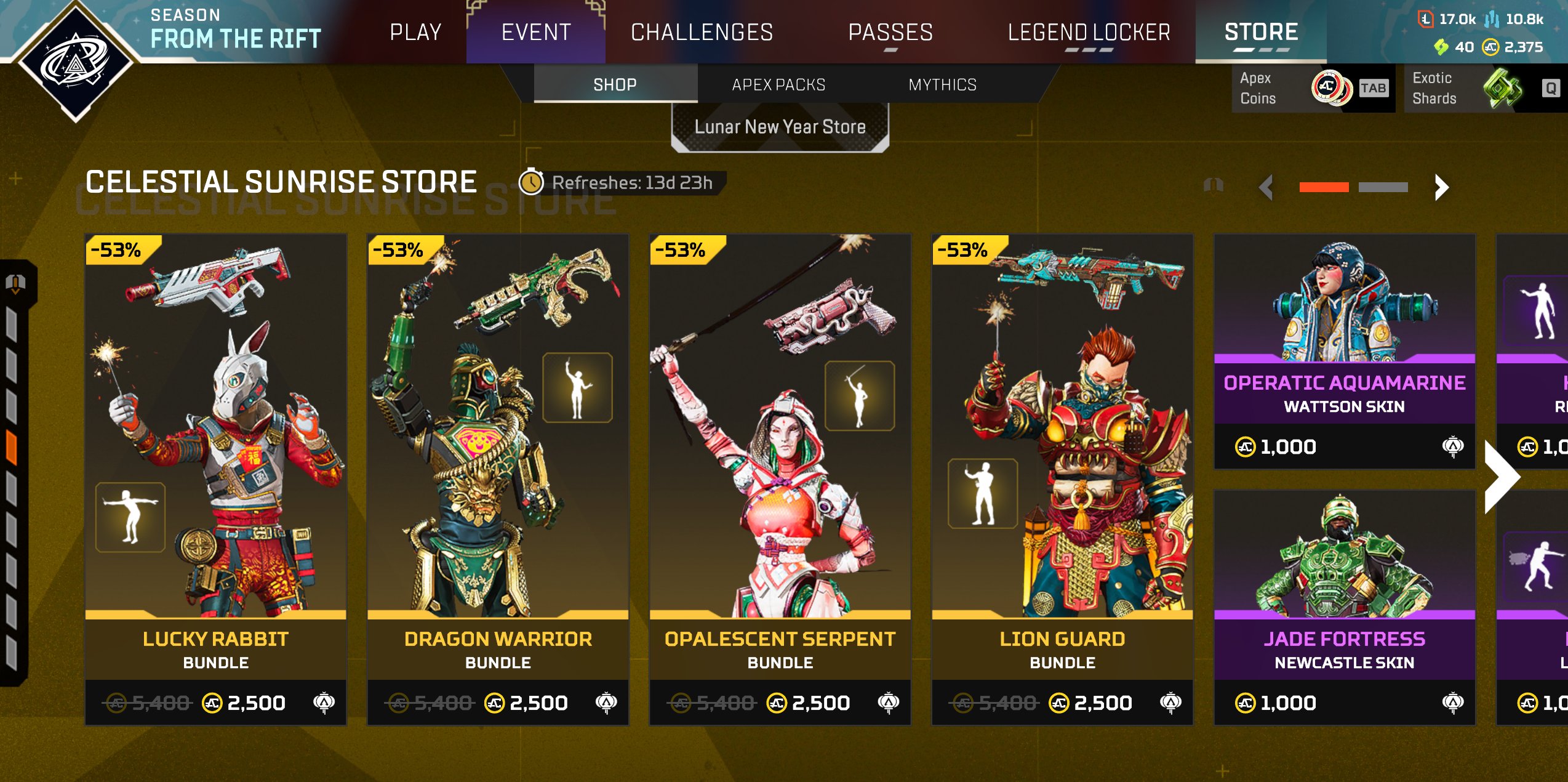Open the Mythics sub-tab
The height and width of the screenshot is (782, 1568).
(942, 84)
